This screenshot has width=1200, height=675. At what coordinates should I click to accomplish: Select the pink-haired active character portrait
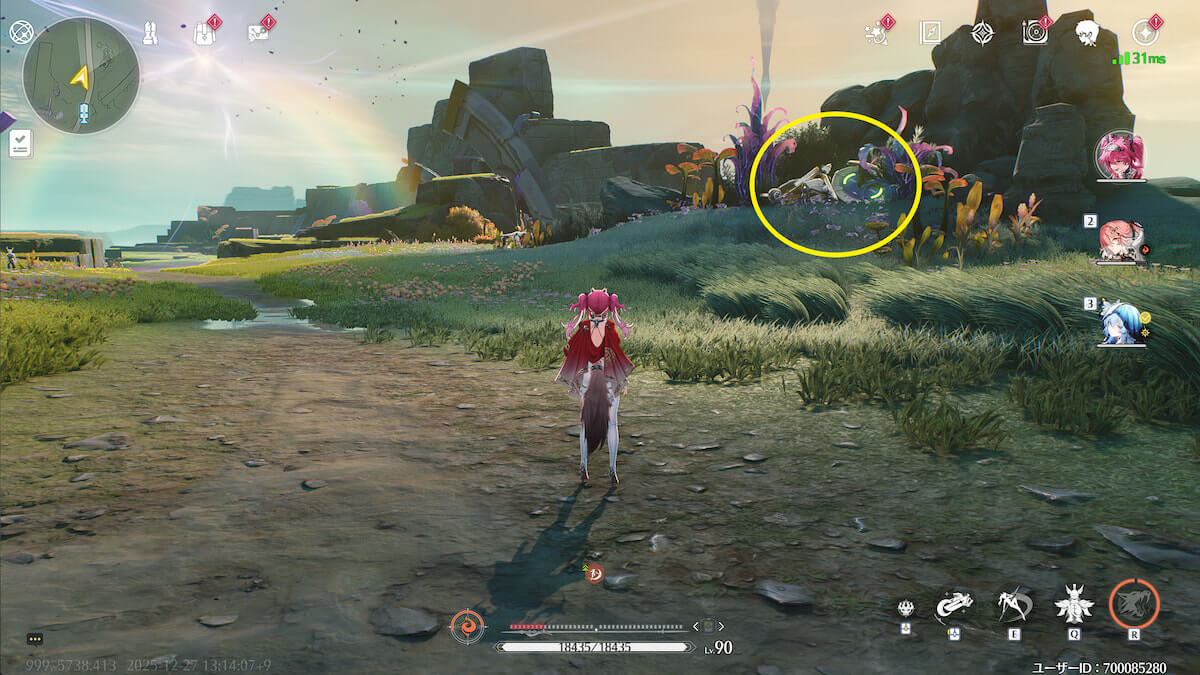tap(1120, 157)
